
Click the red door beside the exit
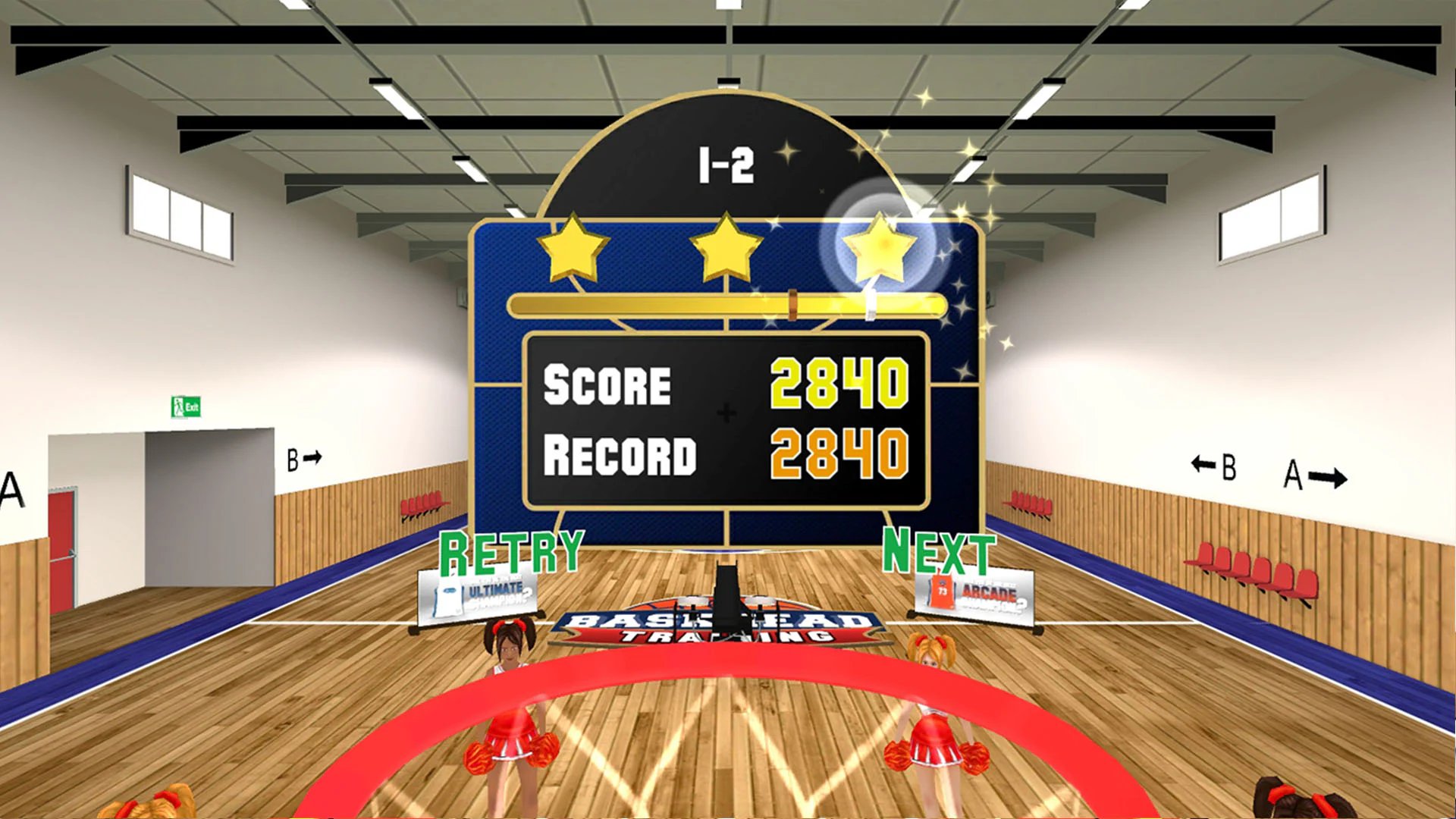coord(62,546)
